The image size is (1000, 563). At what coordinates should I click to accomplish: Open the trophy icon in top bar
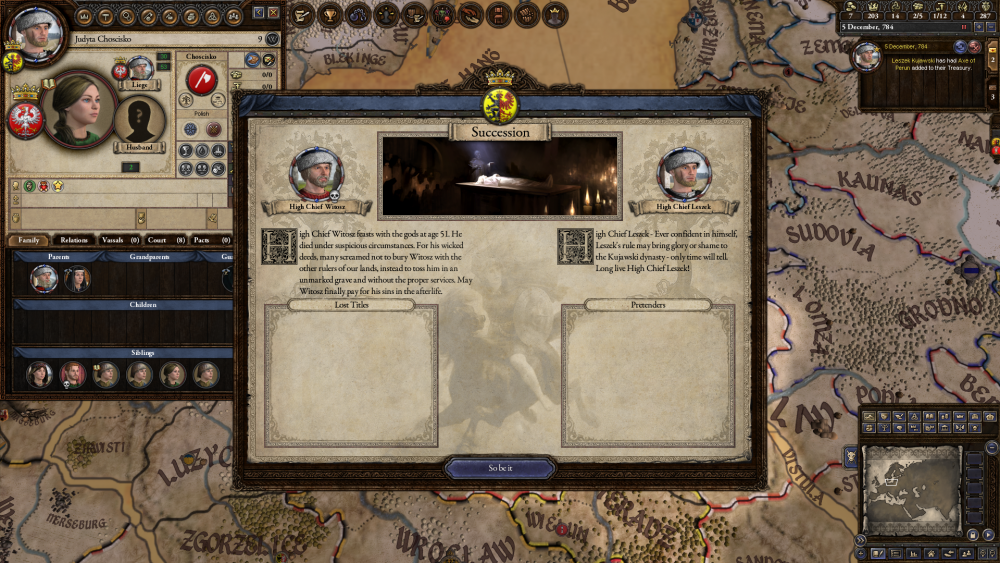[329, 15]
